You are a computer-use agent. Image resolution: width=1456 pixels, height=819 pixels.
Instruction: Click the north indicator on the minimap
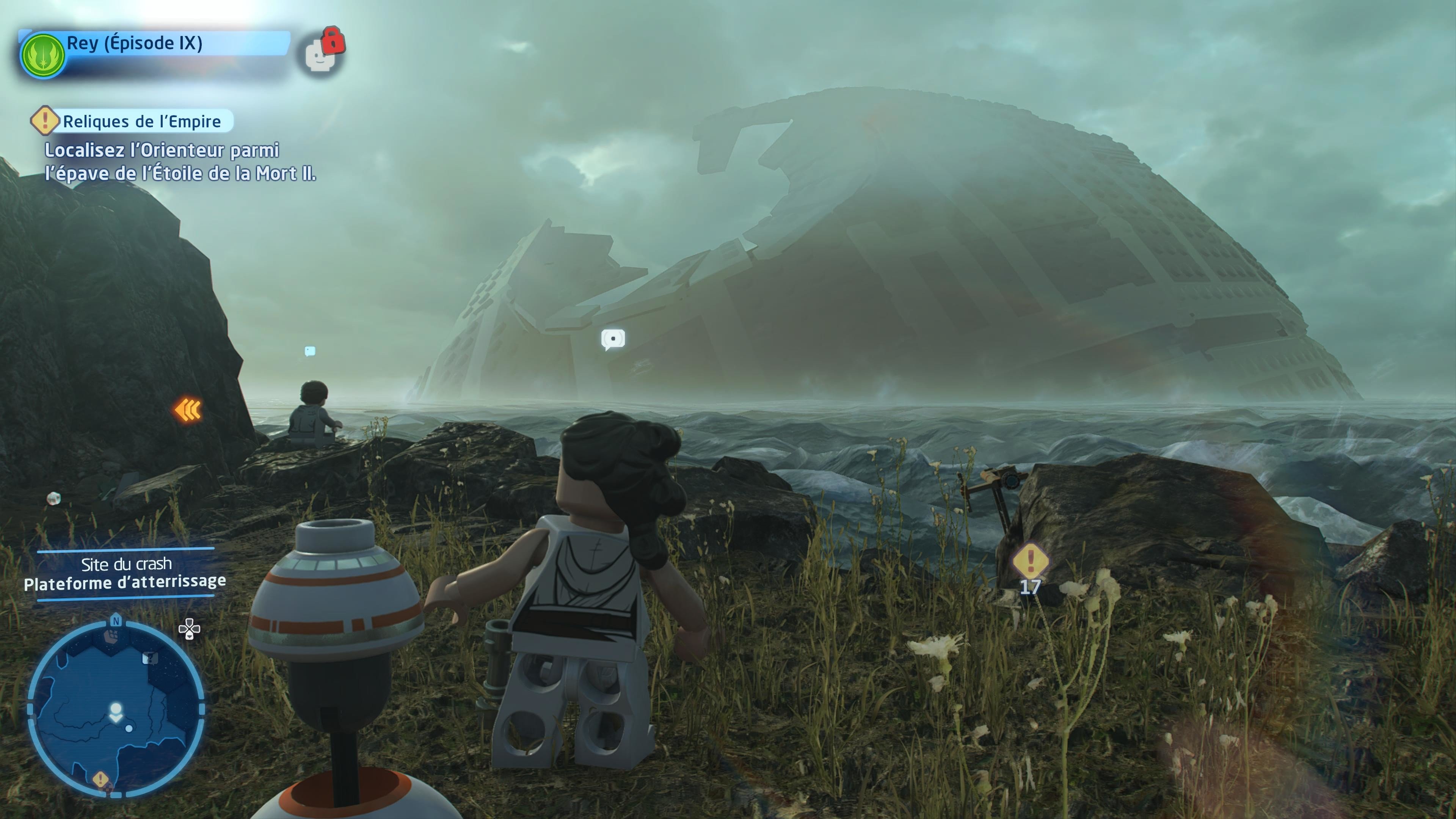pyautogui.click(x=116, y=621)
